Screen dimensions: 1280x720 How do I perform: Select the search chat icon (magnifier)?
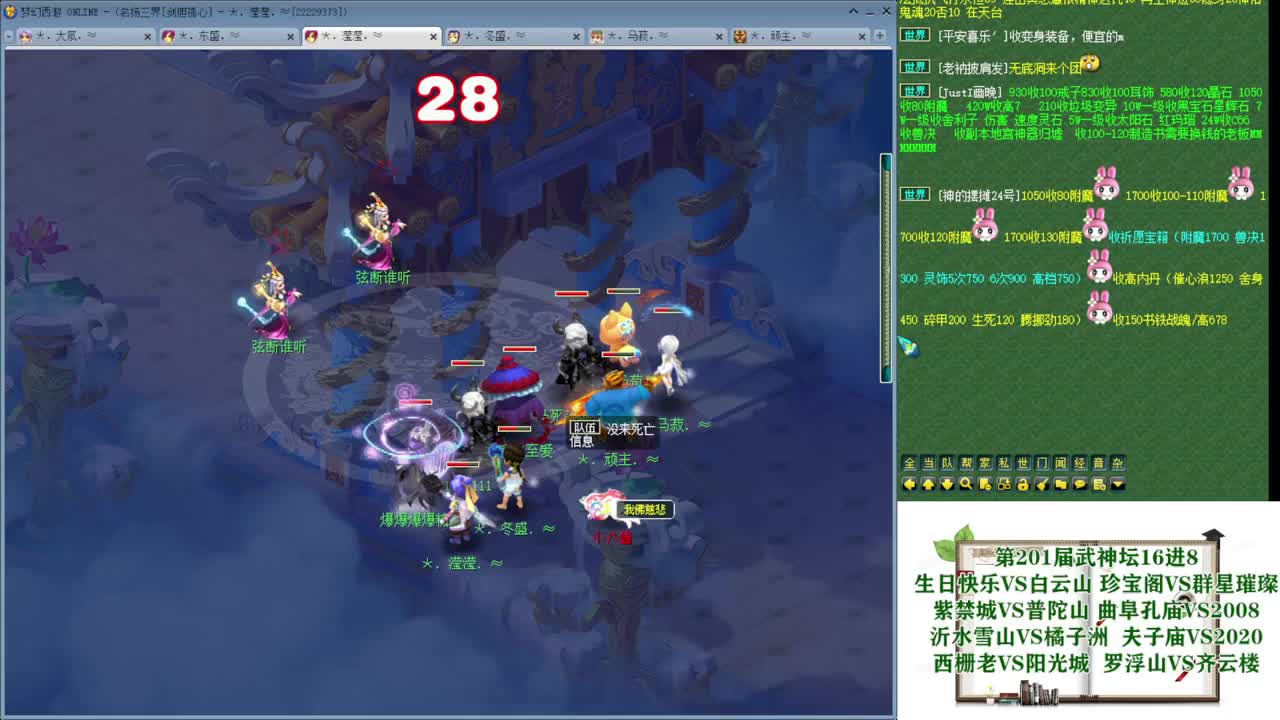[967, 484]
